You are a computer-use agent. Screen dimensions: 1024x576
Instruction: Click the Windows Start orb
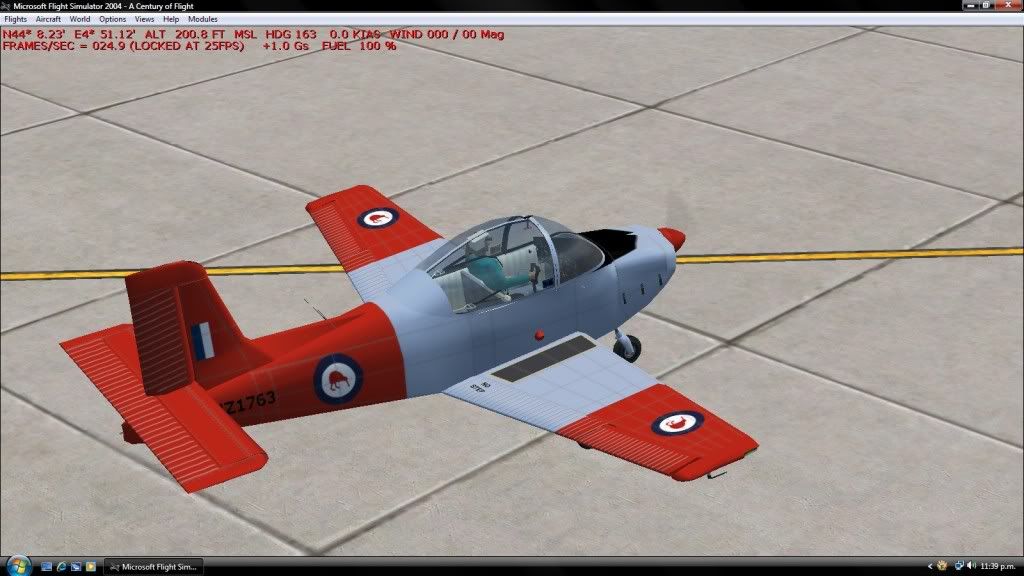coord(12,567)
